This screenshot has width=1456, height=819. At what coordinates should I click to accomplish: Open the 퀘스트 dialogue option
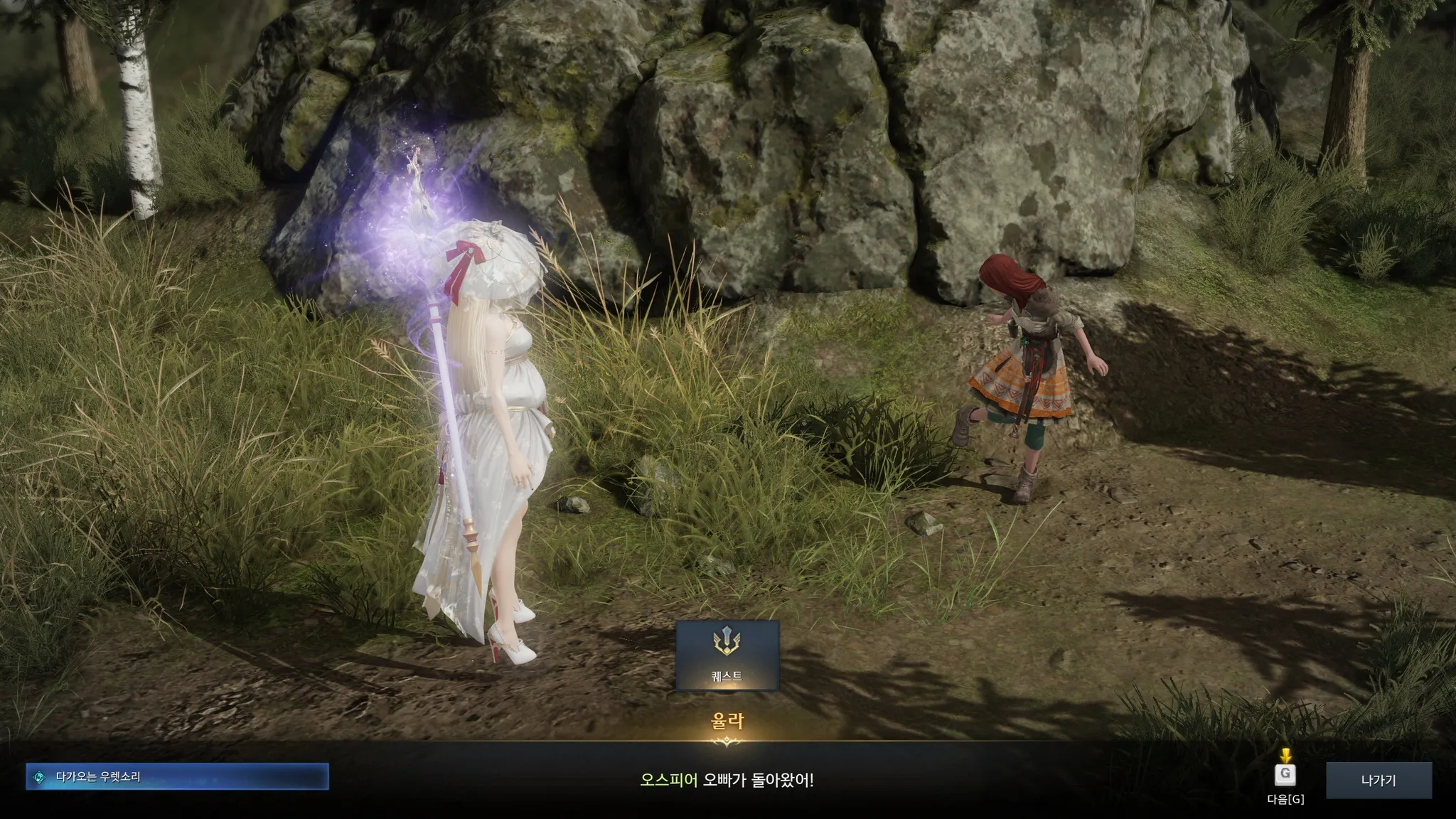click(727, 655)
